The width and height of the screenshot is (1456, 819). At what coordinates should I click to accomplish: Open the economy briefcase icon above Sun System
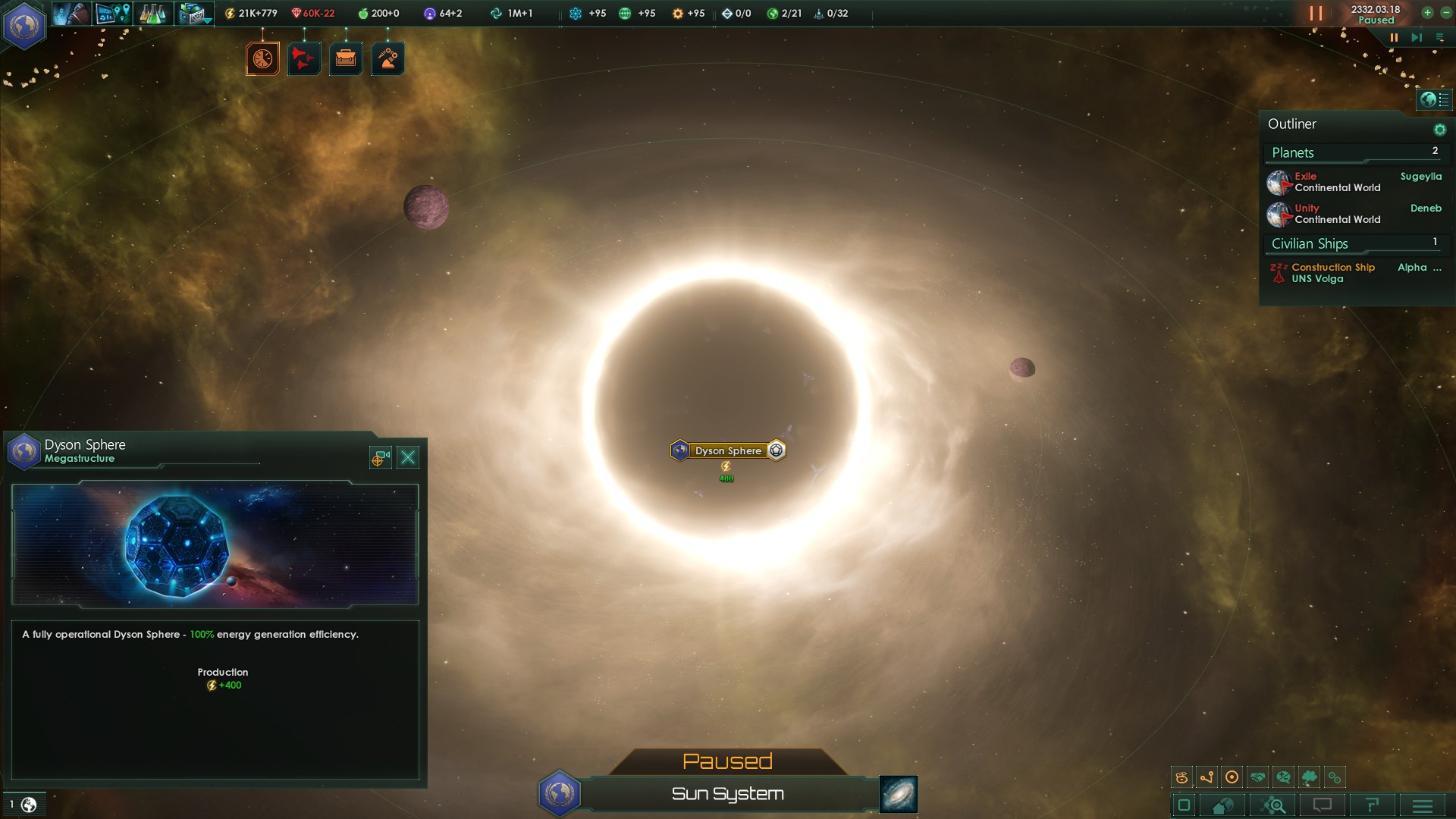(346, 58)
